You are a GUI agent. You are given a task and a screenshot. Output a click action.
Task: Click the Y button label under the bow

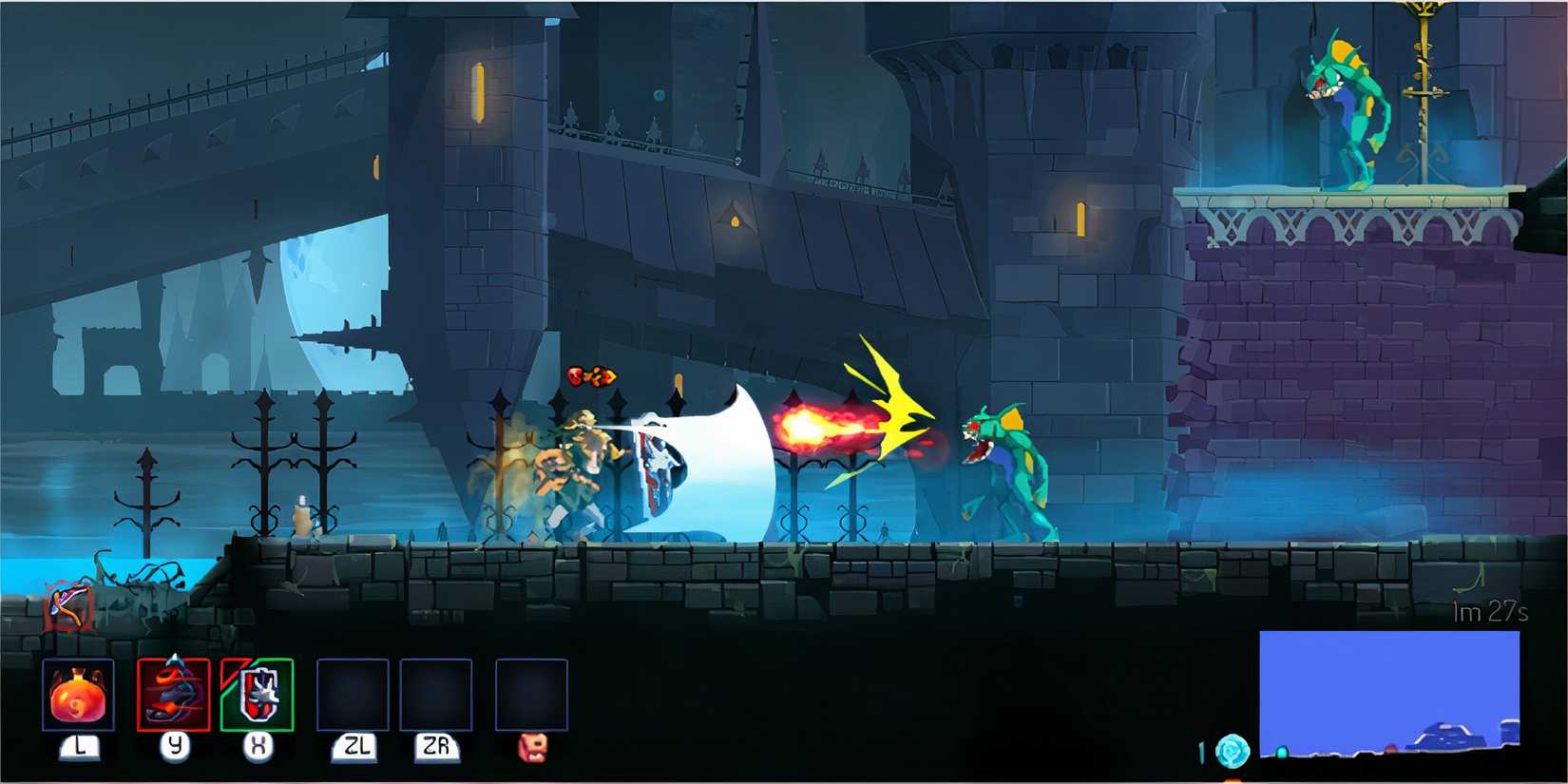[x=175, y=749]
